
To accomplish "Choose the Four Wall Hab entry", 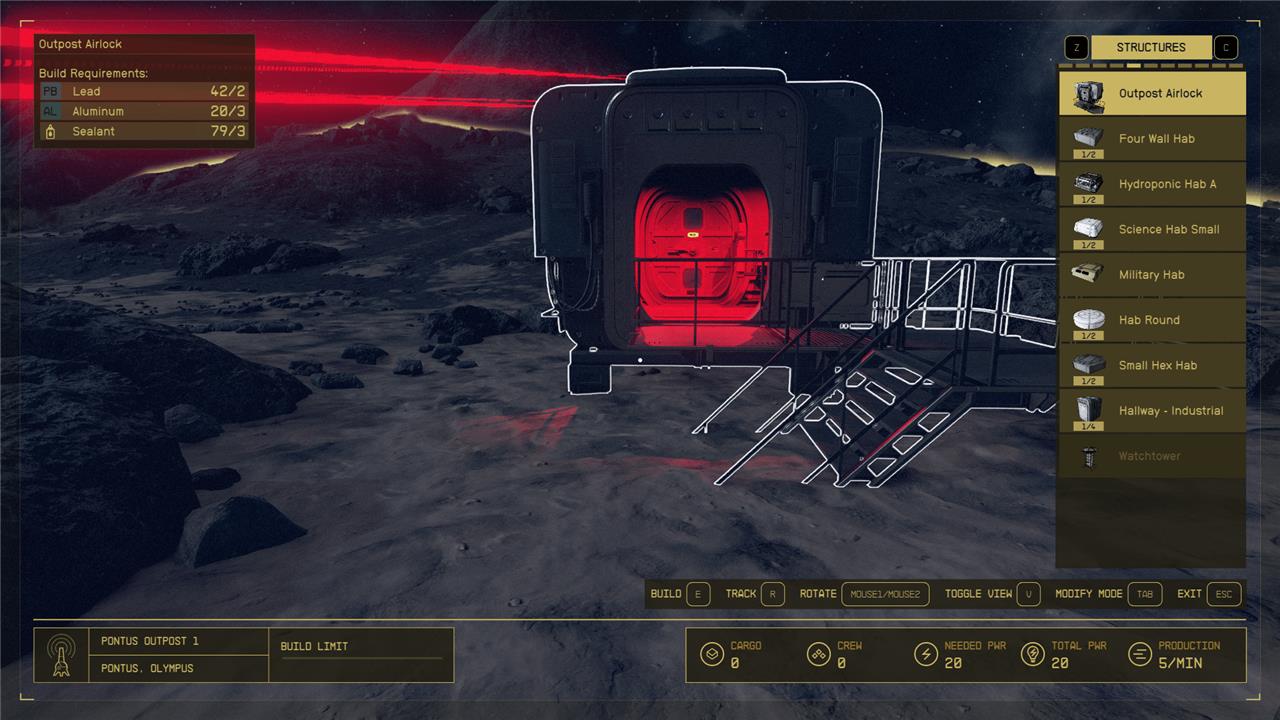I will coord(1152,139).
